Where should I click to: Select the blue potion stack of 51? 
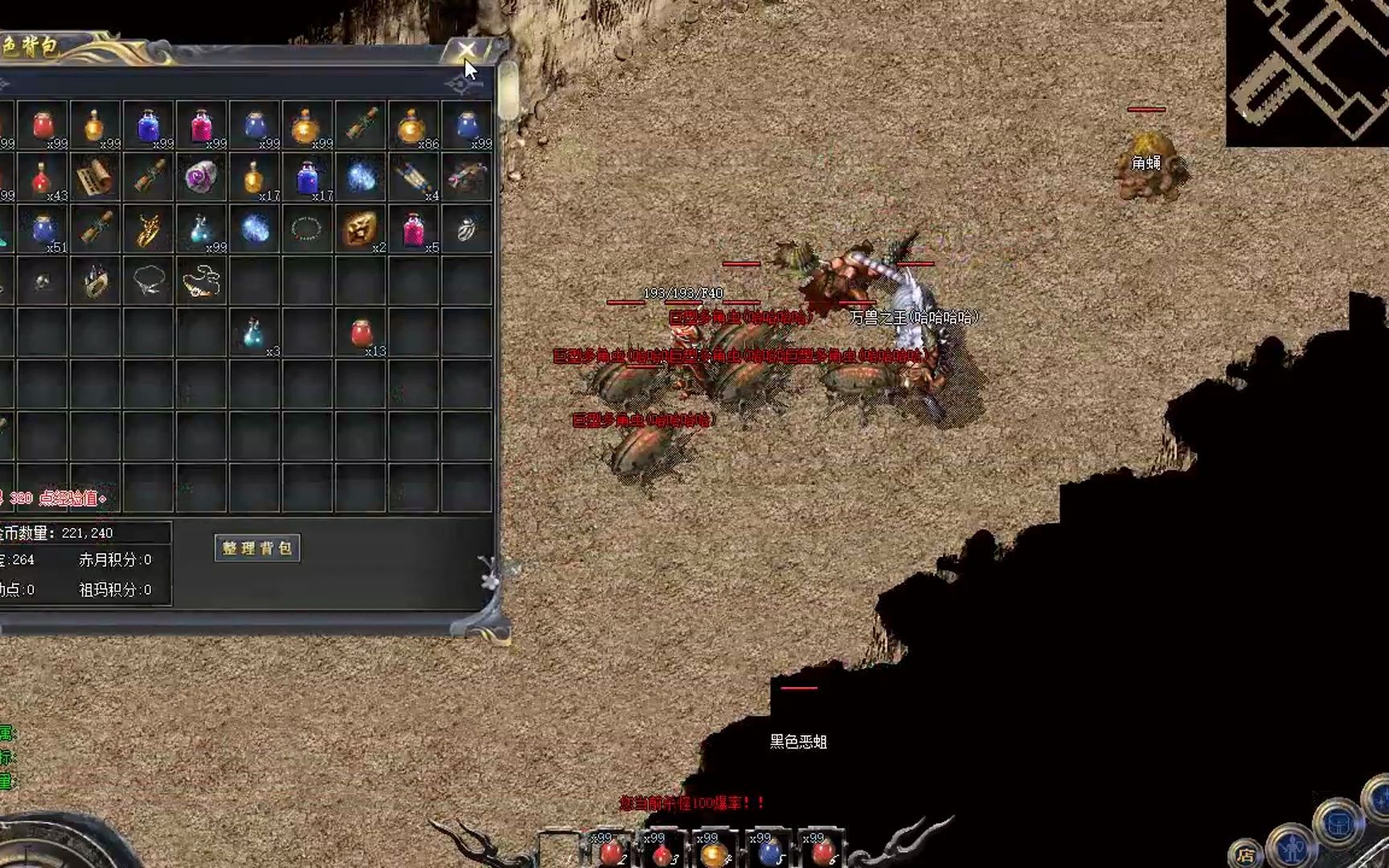43,230
